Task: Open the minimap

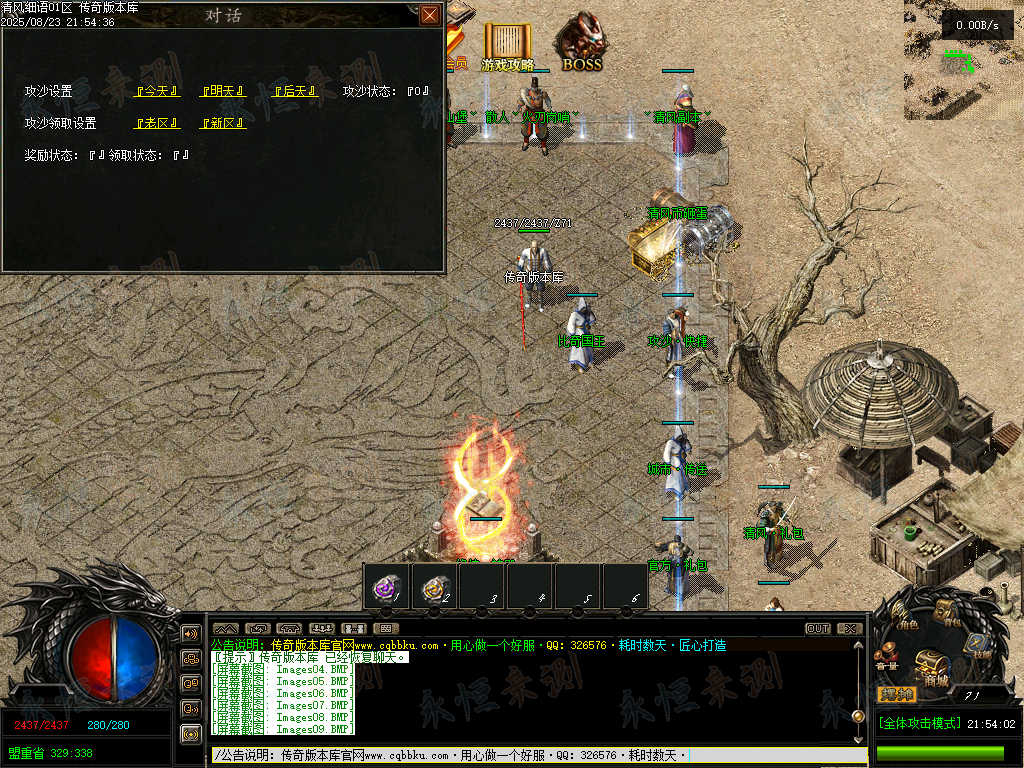Action: [963, 60]
